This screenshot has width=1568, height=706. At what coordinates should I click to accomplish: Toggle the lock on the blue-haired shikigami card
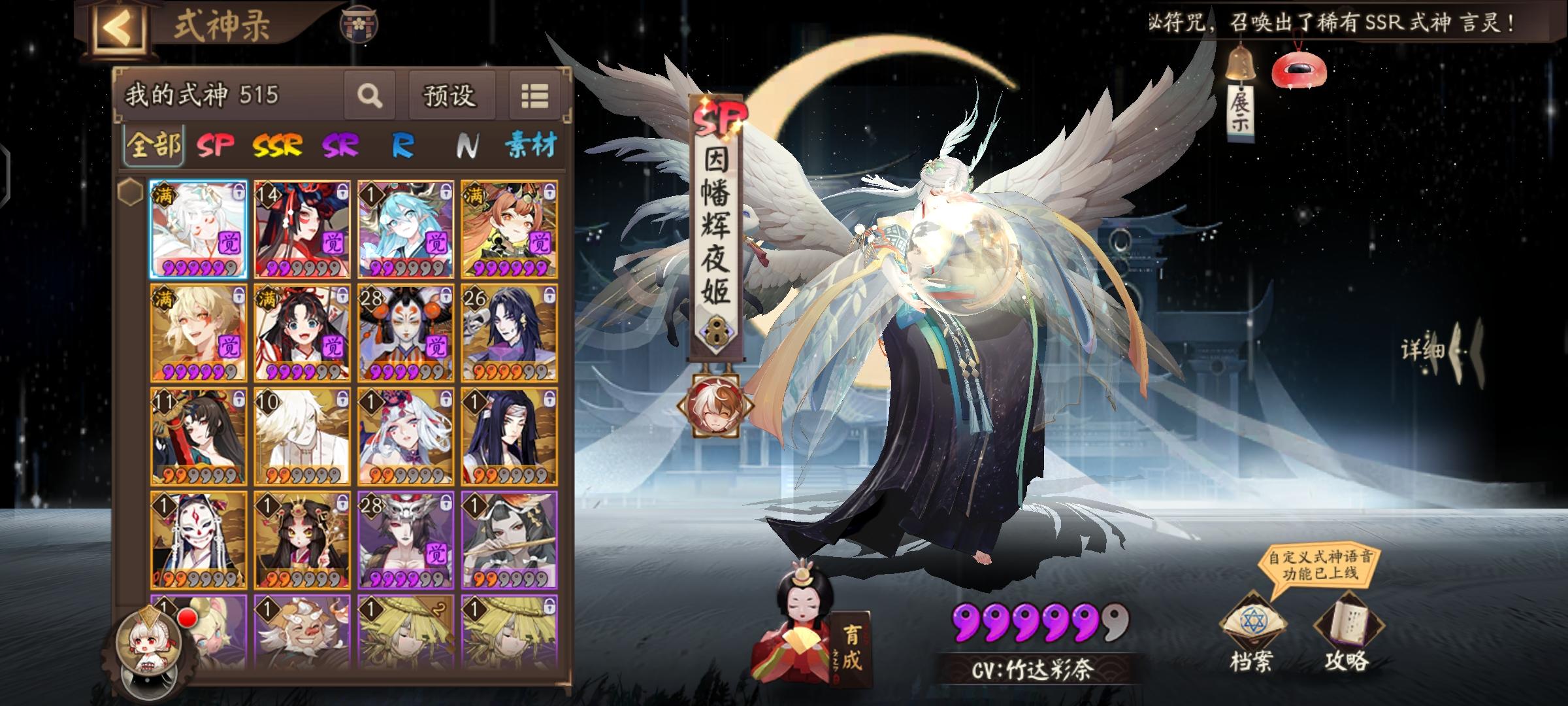click(x=446, y=190)
